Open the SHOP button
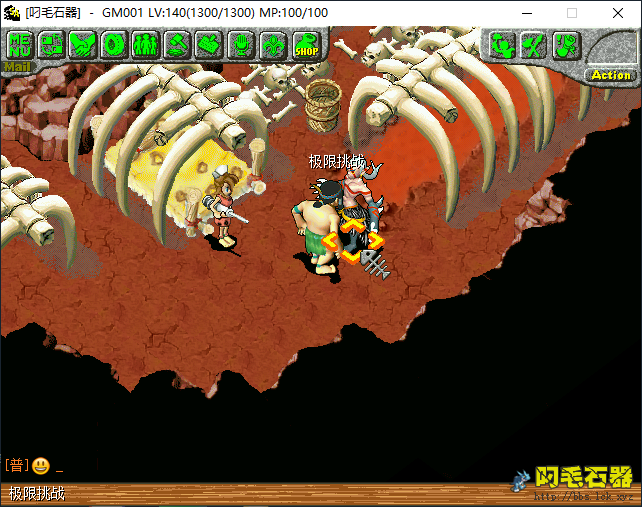The height and width of the screenshot is (507, 642). tap(305, 45)
